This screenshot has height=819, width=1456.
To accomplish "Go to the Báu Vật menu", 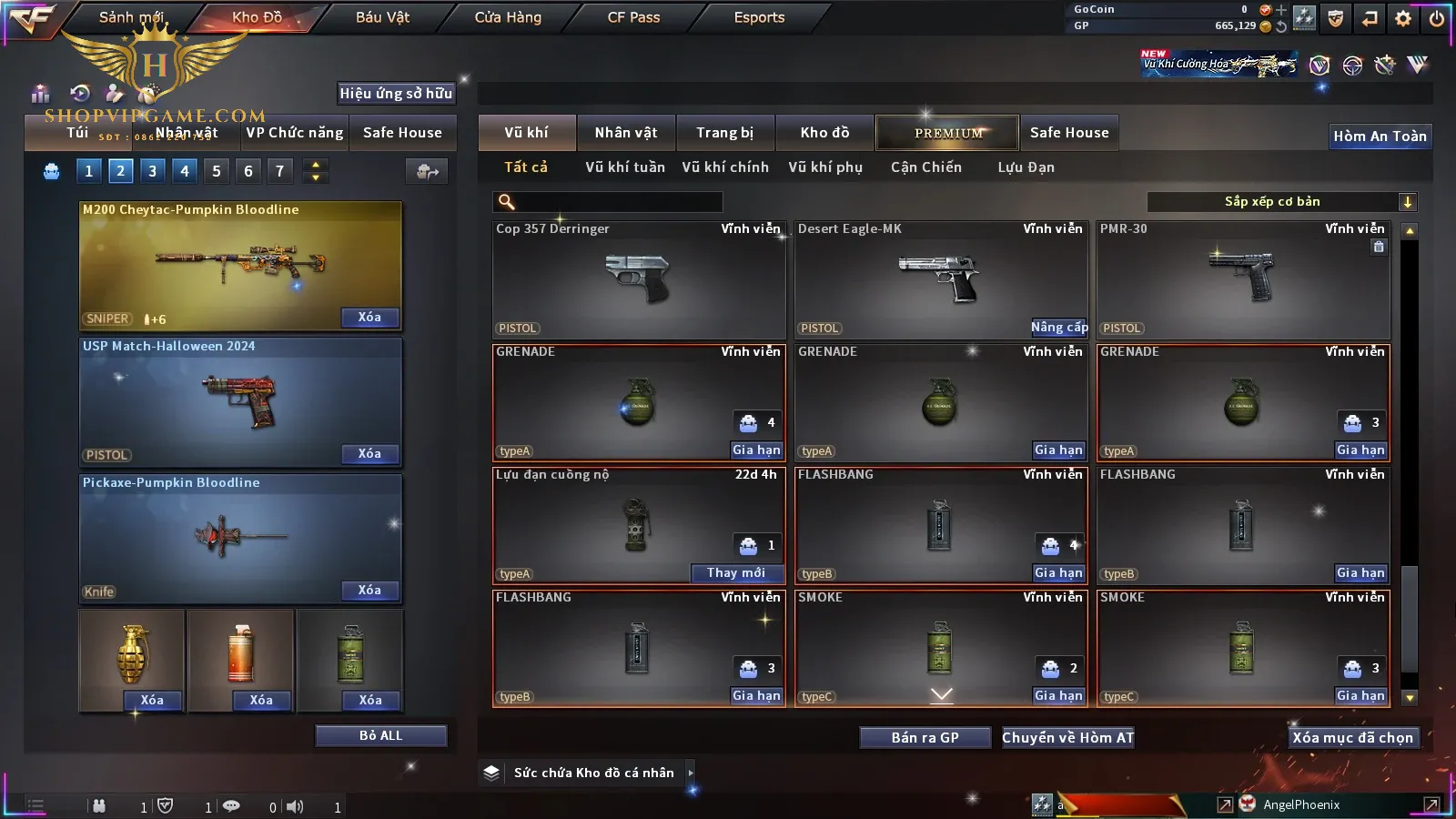I will click(382, 17).
